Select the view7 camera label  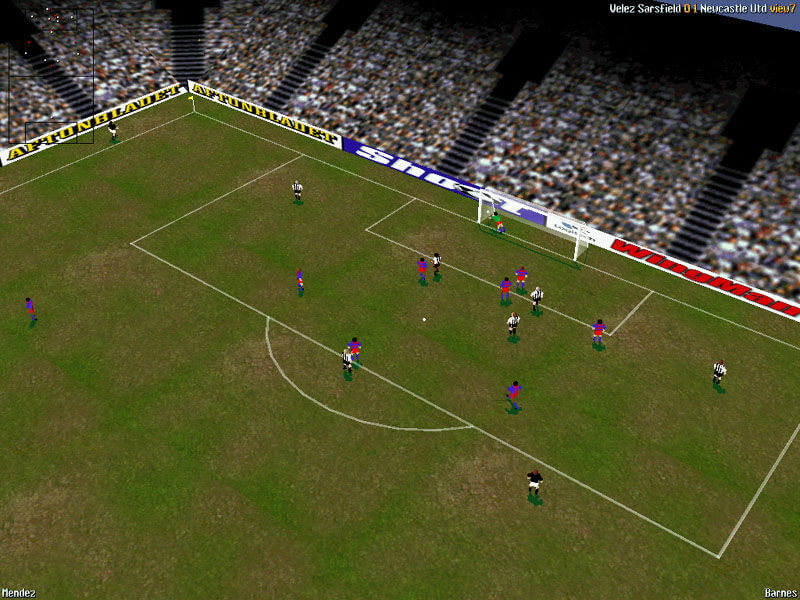(x=781, y=9)
